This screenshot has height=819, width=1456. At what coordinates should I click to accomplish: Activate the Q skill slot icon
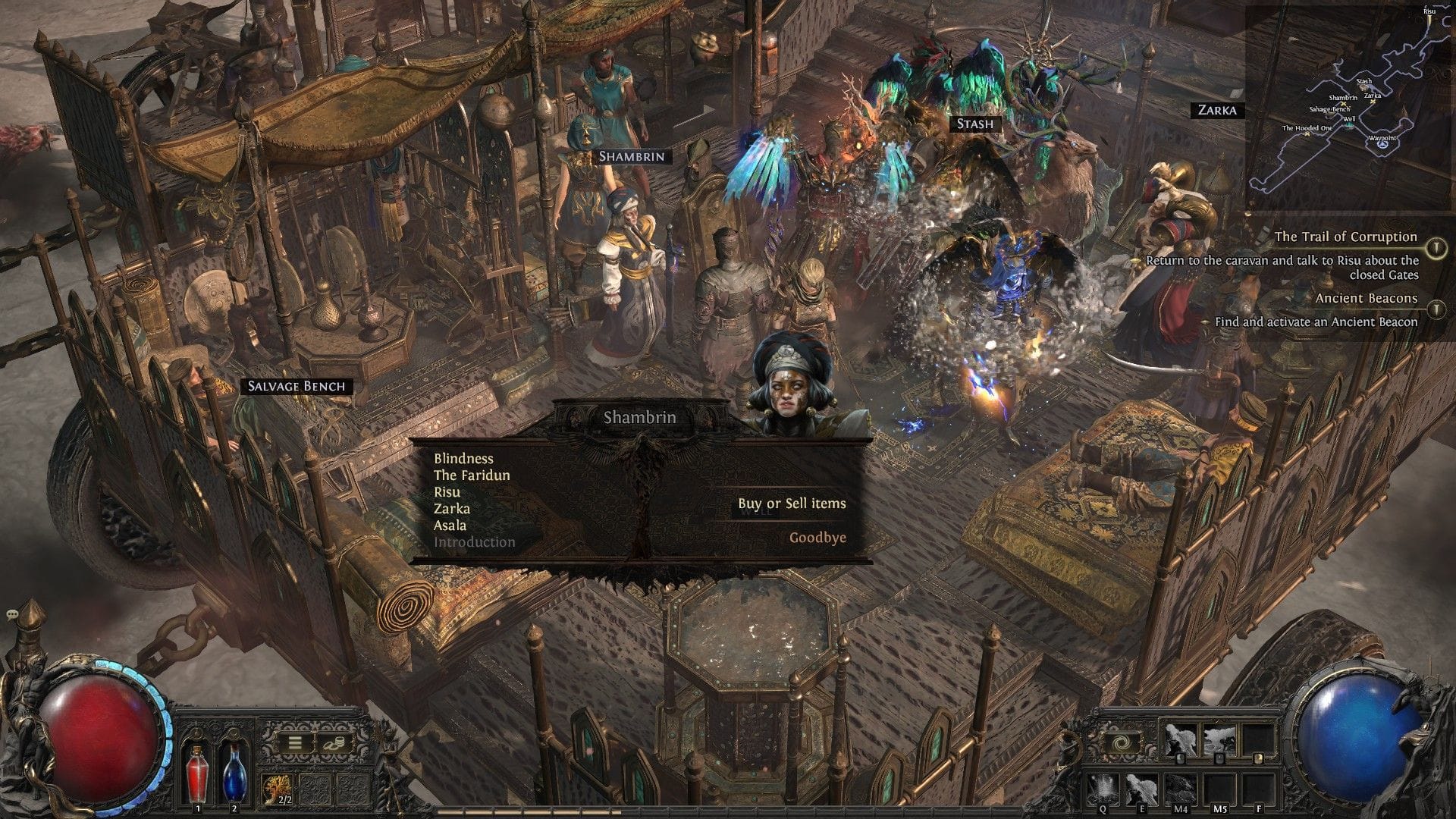tap(1103, 789)
